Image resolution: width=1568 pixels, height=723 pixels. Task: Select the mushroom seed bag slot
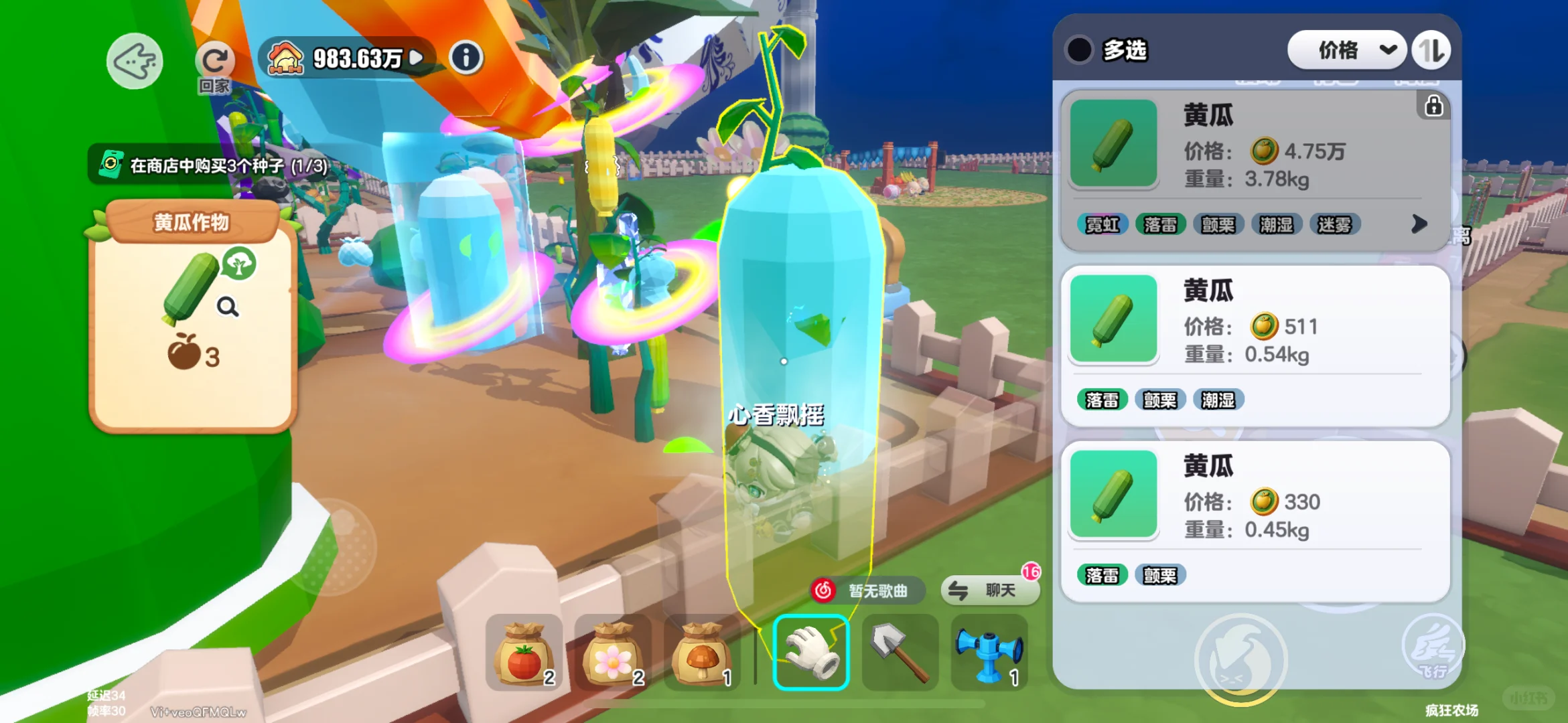pyautogui.click(x=702, y=652)
